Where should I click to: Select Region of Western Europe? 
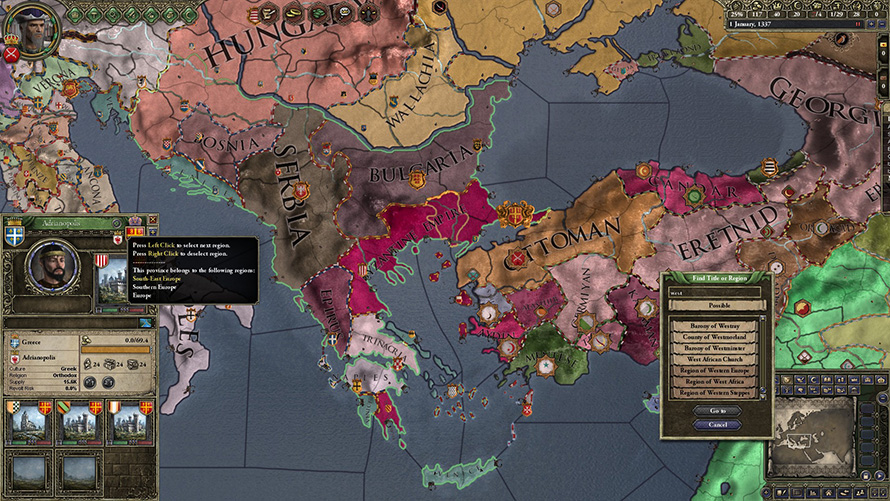point(715,371)
